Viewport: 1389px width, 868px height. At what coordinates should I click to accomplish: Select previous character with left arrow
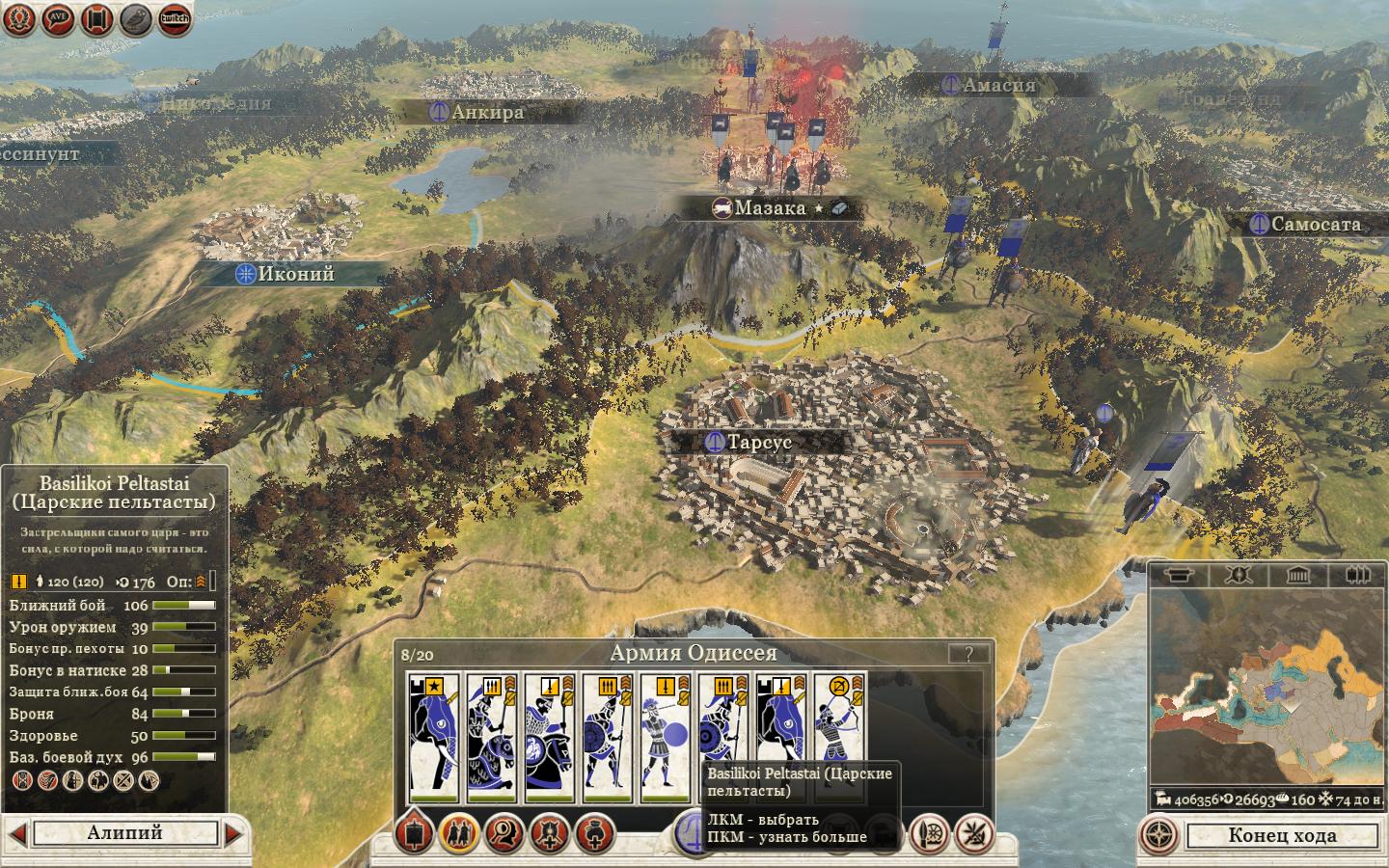pyautogui.click(x=16, y=833)
